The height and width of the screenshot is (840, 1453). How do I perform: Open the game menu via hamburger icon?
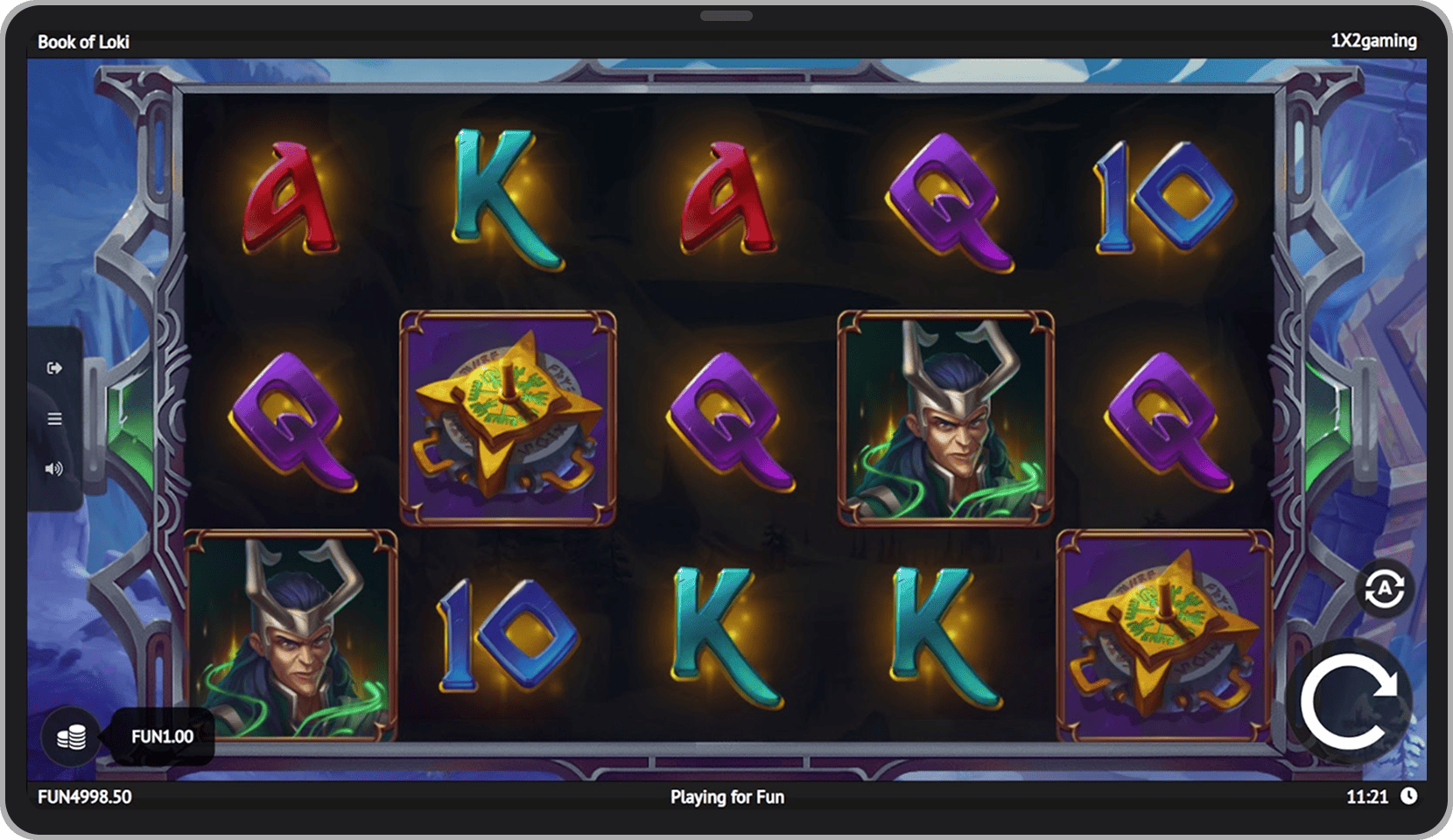(54, 419)
